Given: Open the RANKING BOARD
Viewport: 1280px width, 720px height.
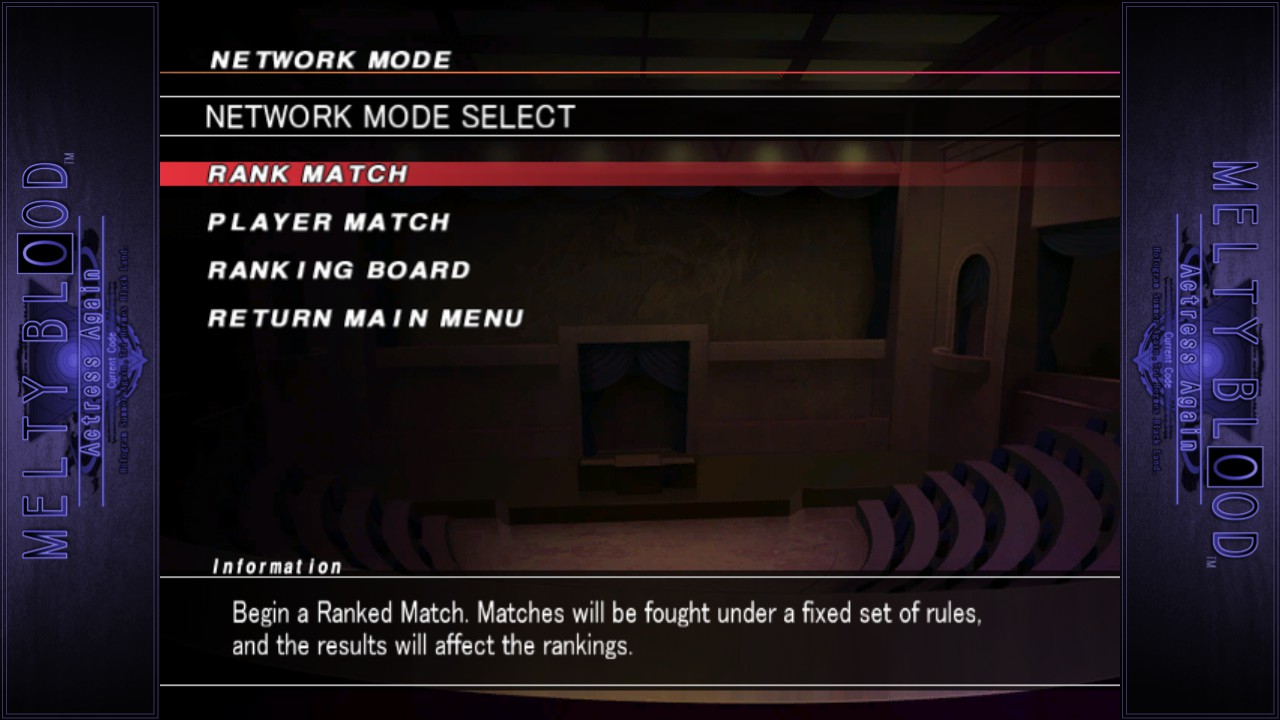Looking at the screenshot, I should [x=337, y=270].
